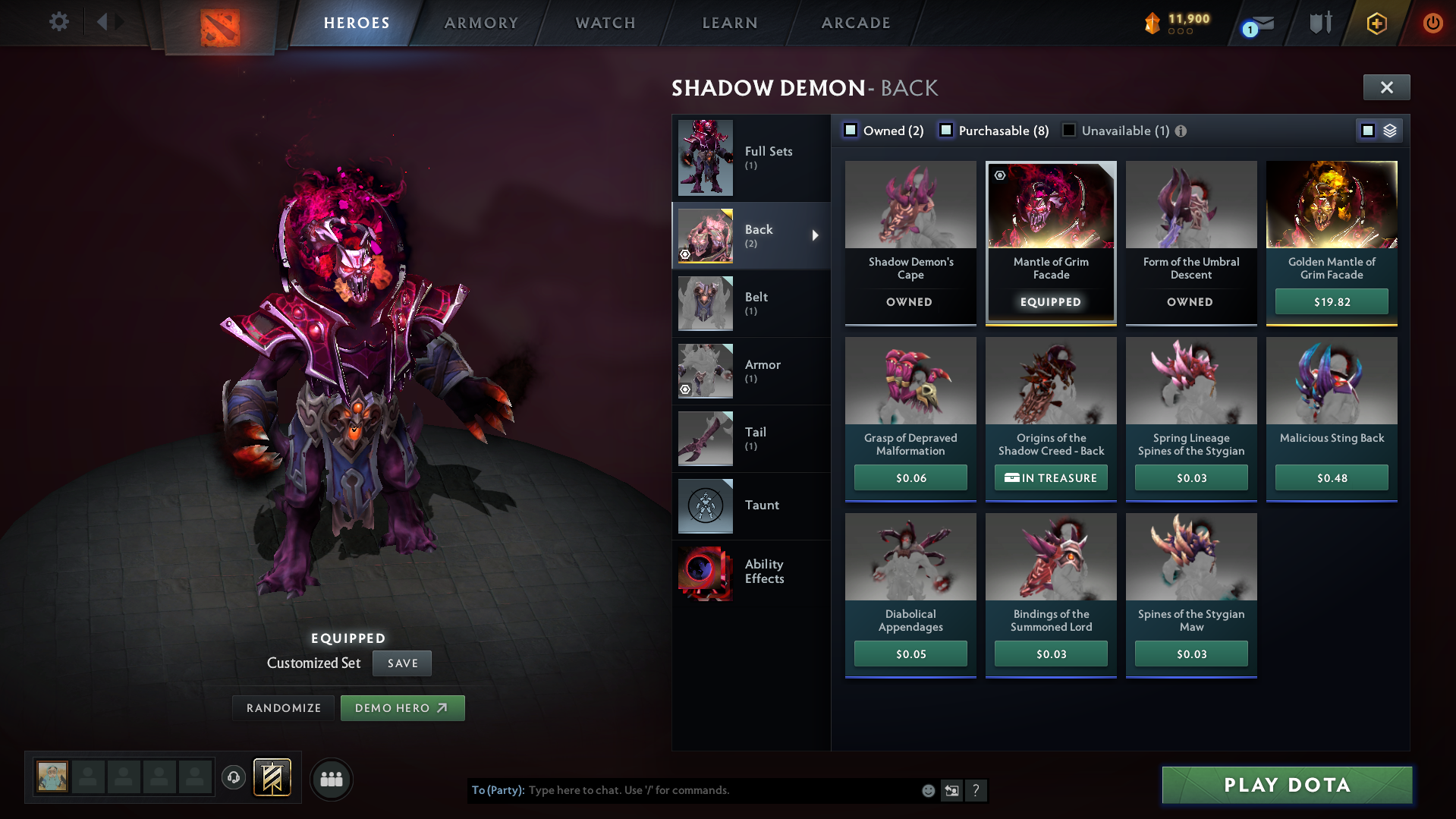Image resolution: width=1456 pixels, height=819 pixels.
Task: Click the party chat input field
Action: click(x=683, y=790)
